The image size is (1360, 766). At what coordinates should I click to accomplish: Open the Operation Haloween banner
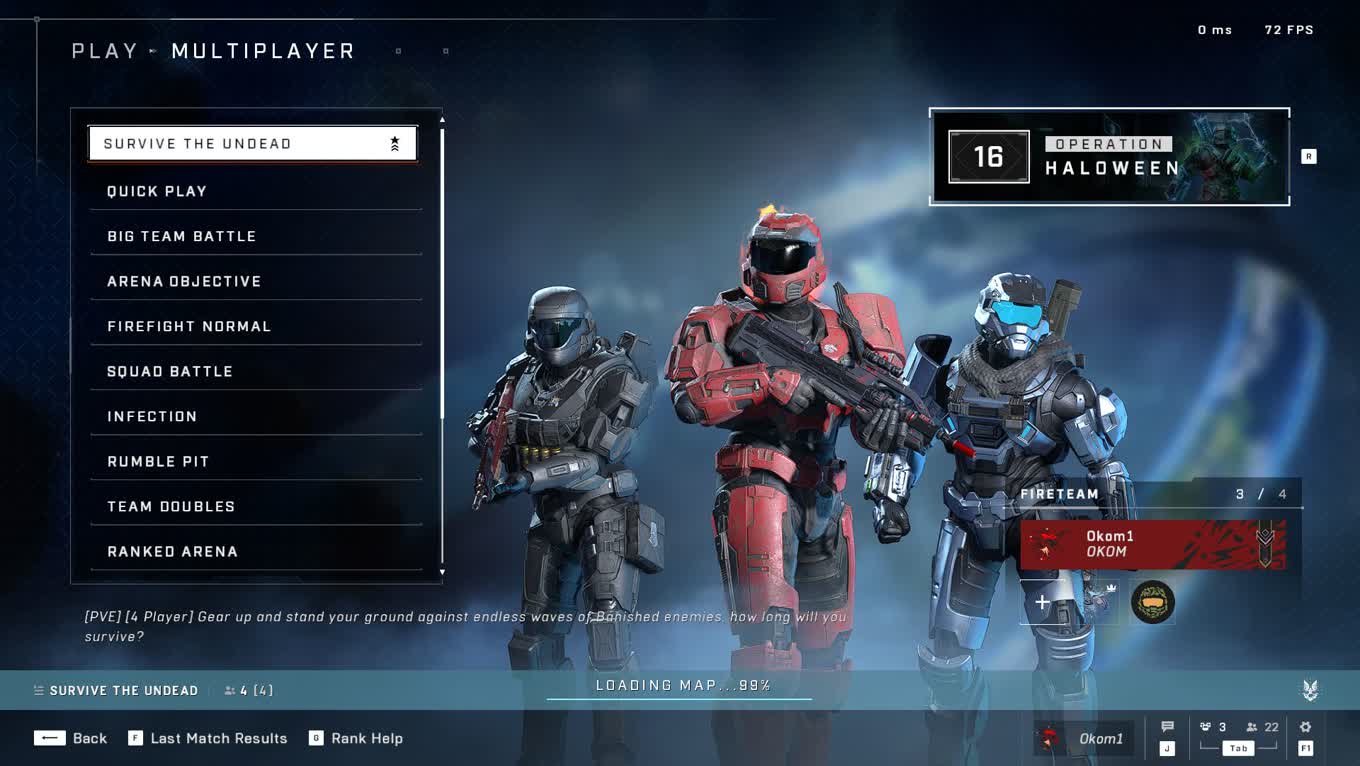[1109, 157]
